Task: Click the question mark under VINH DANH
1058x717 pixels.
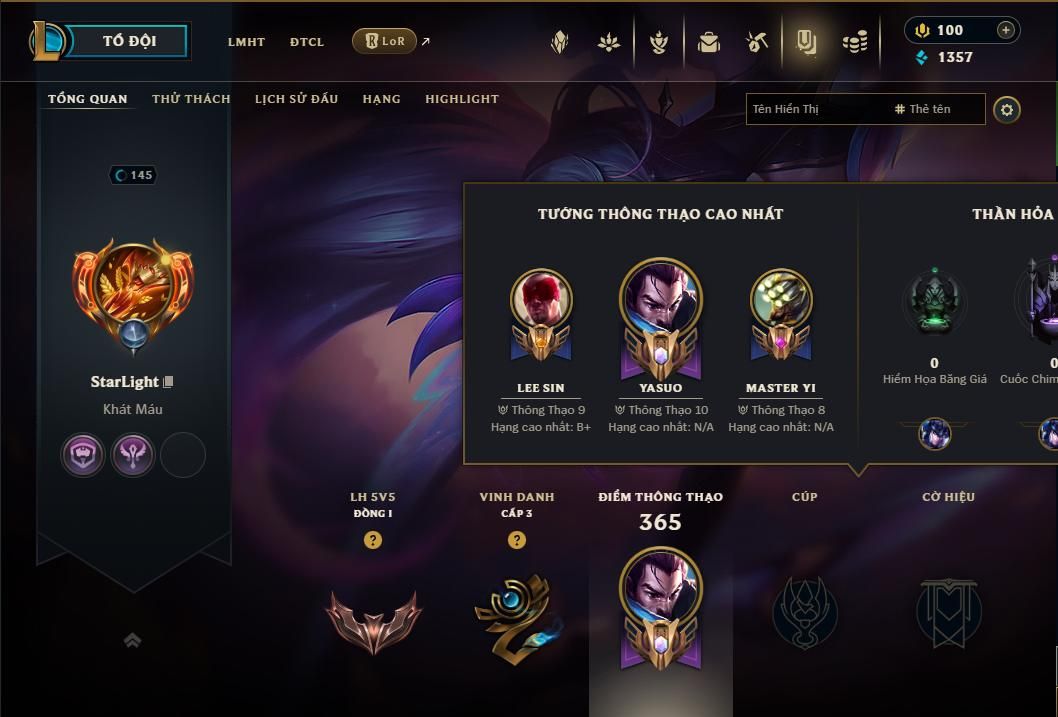Action: tap(517, 540)
